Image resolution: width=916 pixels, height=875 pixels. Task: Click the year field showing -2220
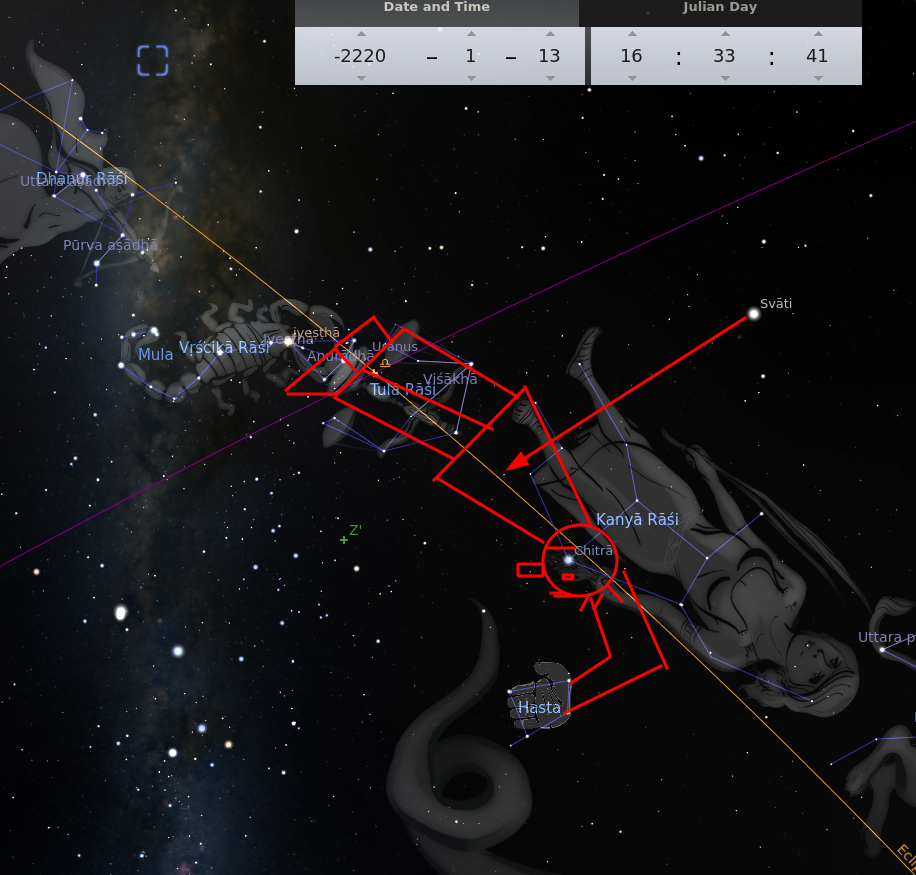pos(360,56)
